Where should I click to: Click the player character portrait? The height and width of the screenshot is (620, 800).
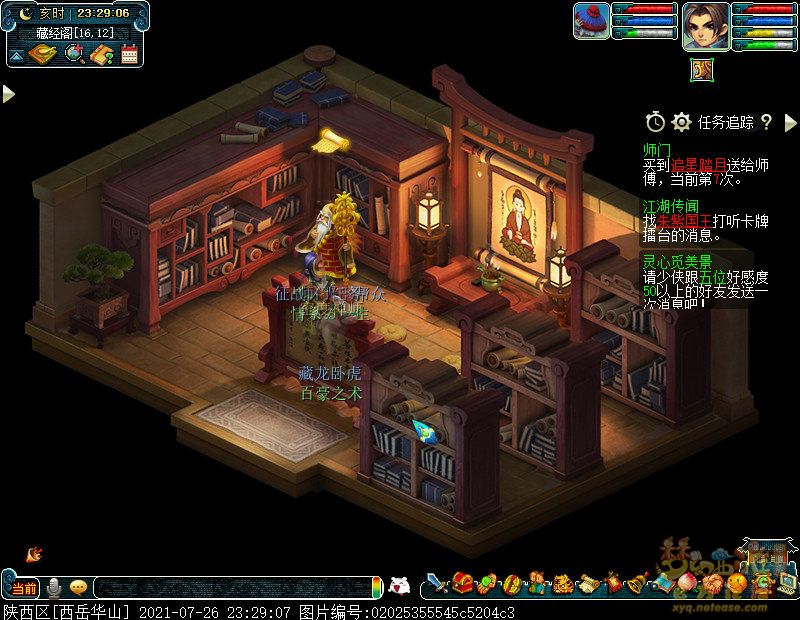click(705, 25)
